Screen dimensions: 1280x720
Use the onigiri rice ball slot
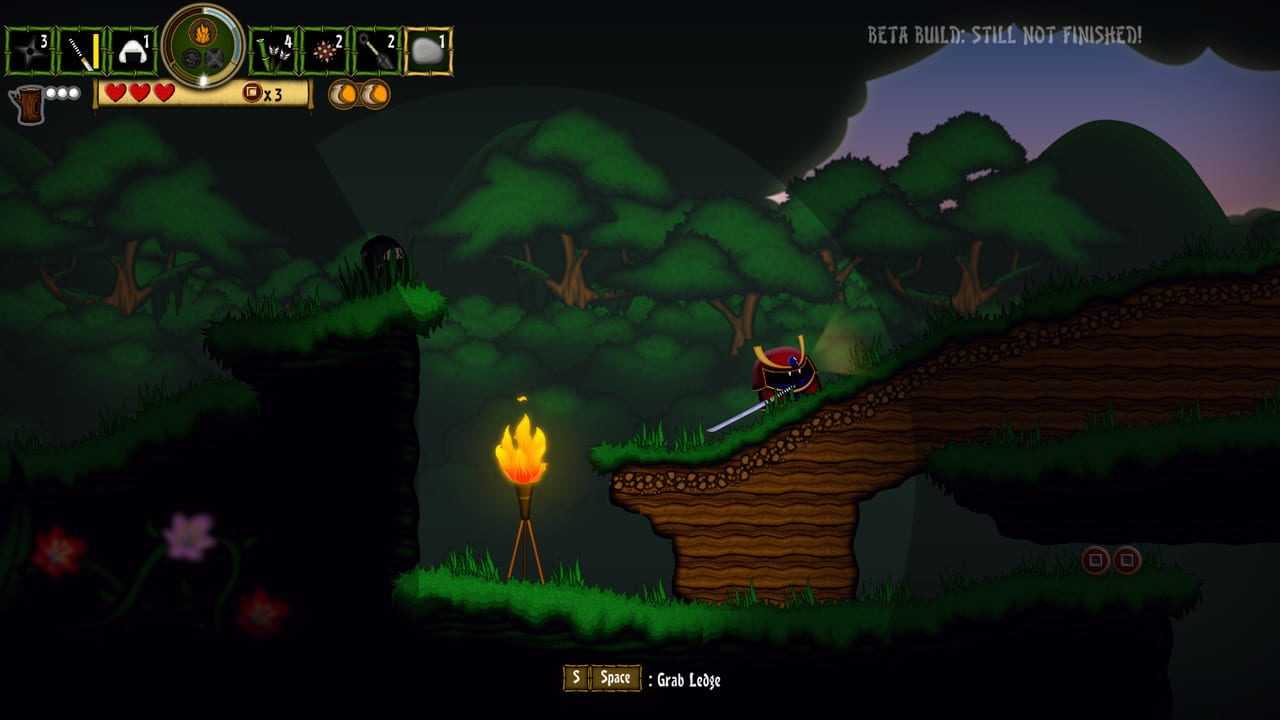[x=132, y=51]
